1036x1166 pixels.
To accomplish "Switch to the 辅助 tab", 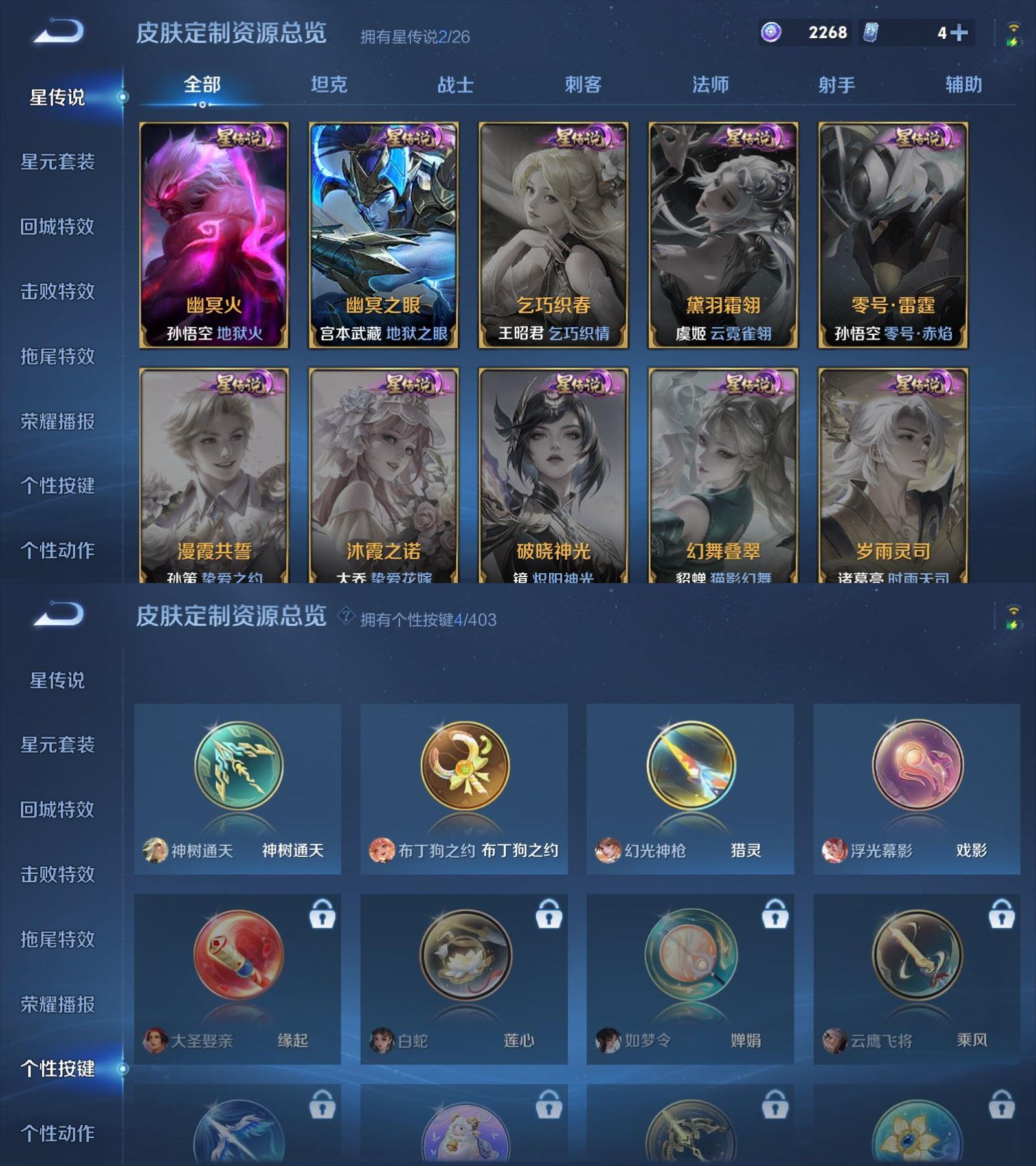I will click(x=963, y=85).
